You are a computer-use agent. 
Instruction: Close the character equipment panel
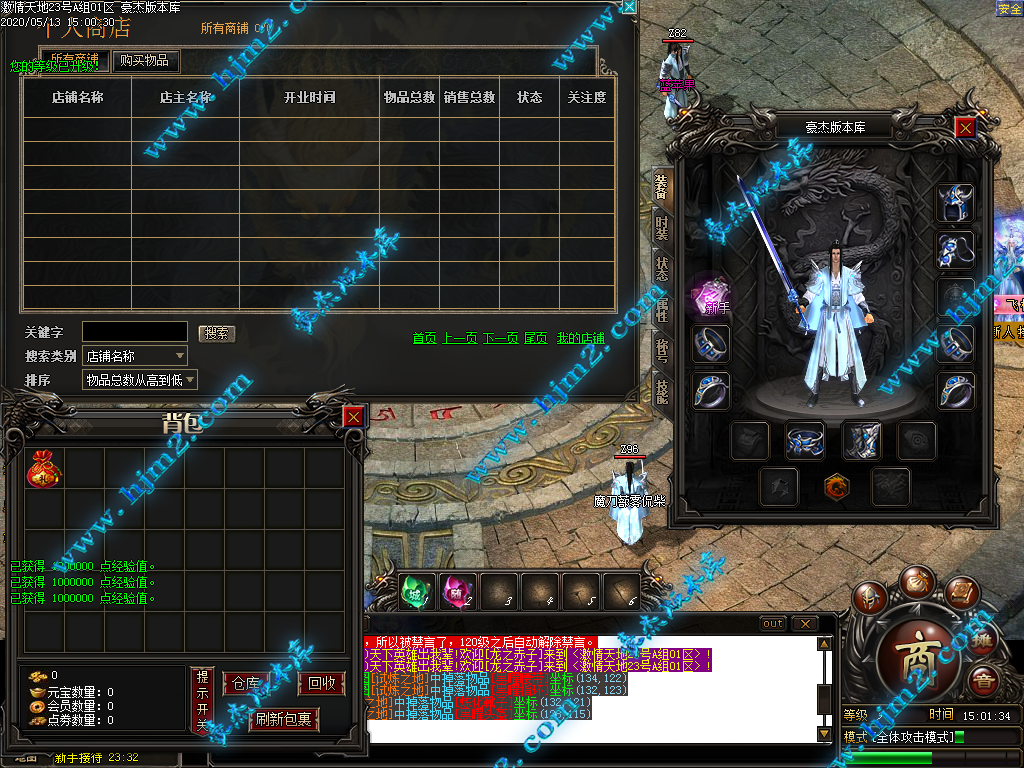pos(964,127)
